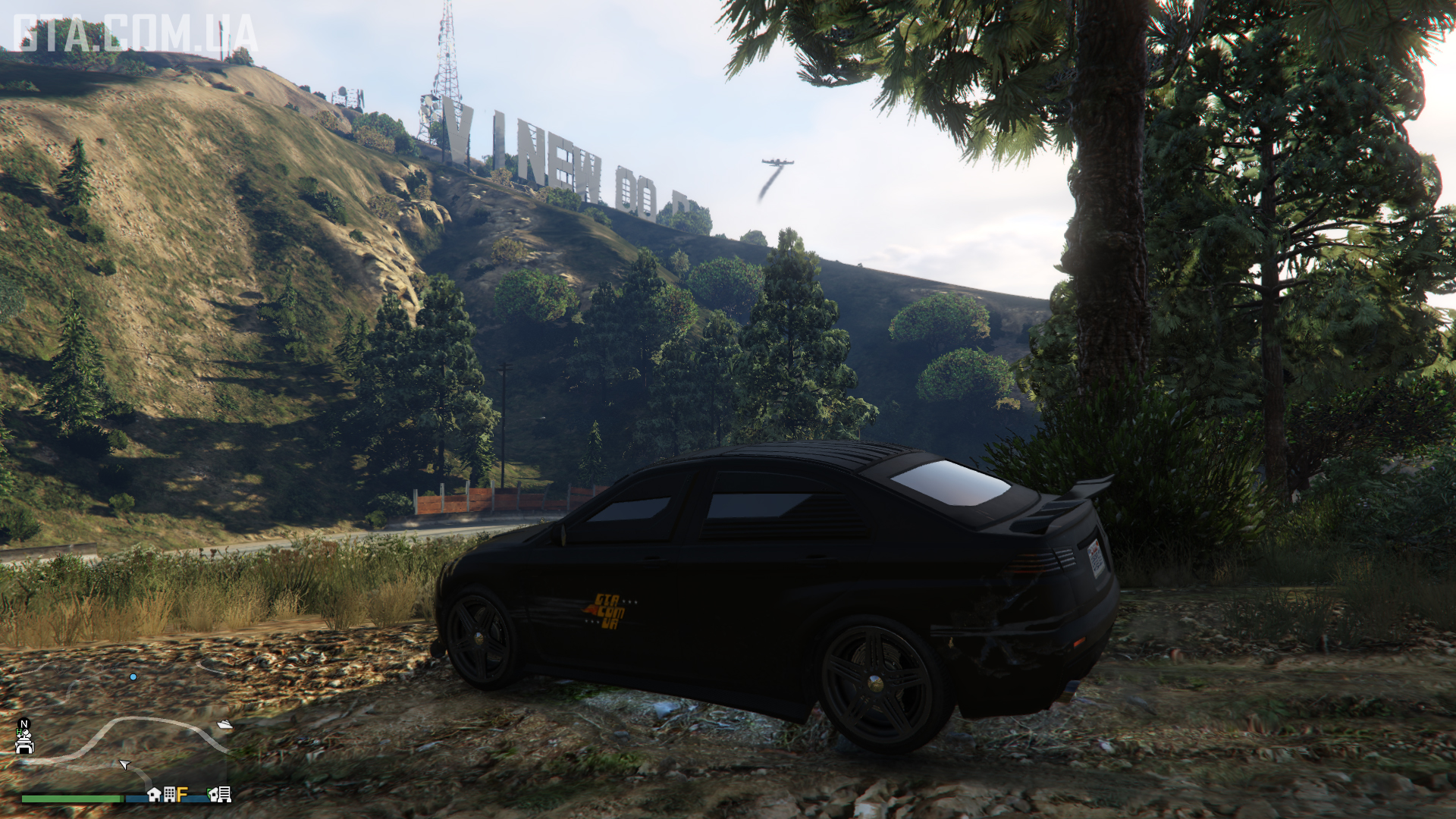Image resolution: width=1456 pixels, height=819 pixels.
Task: Select the white house safehouse blip
Action: [x=154, y=794]
